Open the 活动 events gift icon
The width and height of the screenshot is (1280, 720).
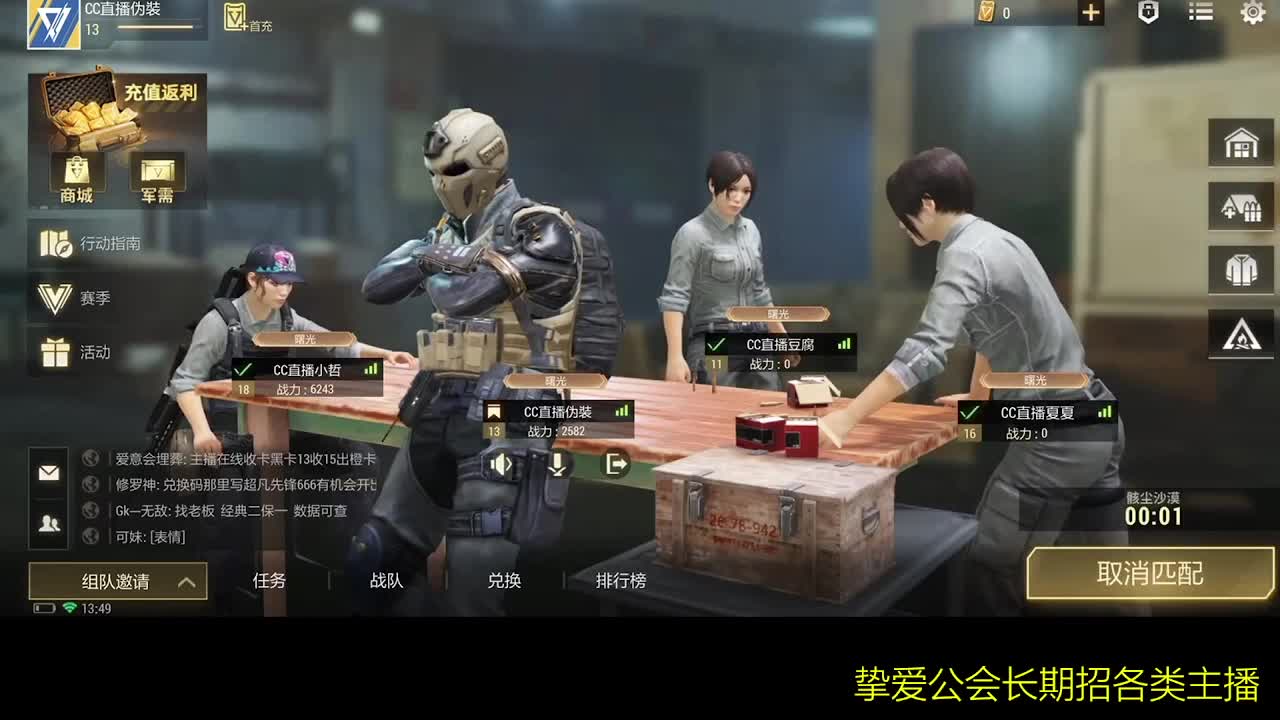tap(72, 352)
